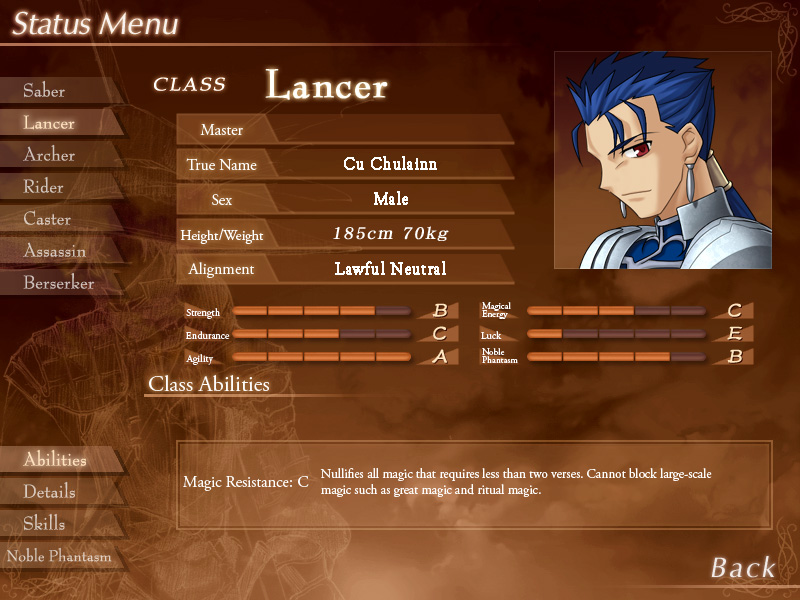
Task: Open the Noble Phantasm section
Action: [x=59, y=556]
